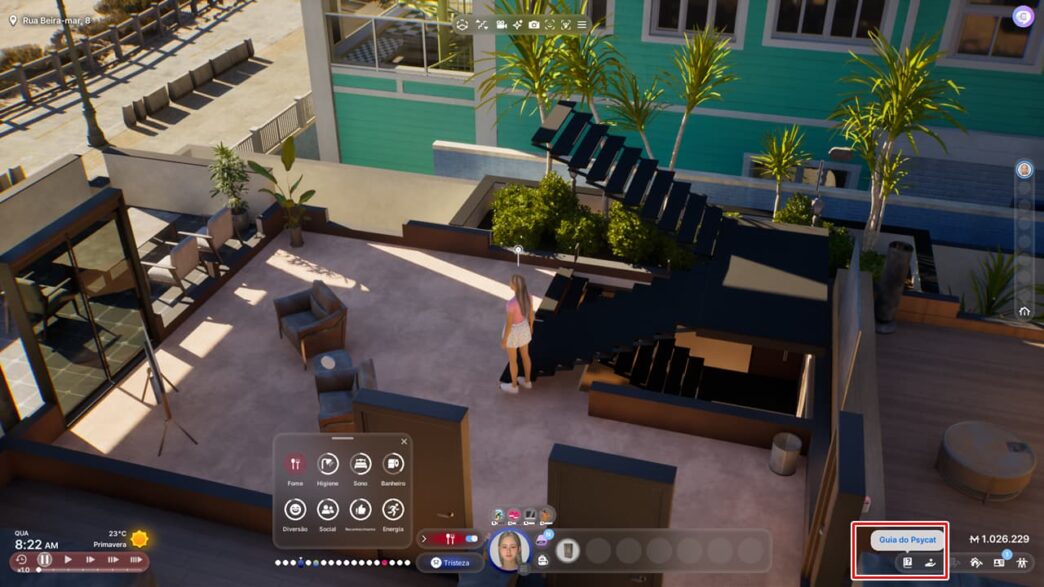Choose the Sono need icon

tap(360, 464)
